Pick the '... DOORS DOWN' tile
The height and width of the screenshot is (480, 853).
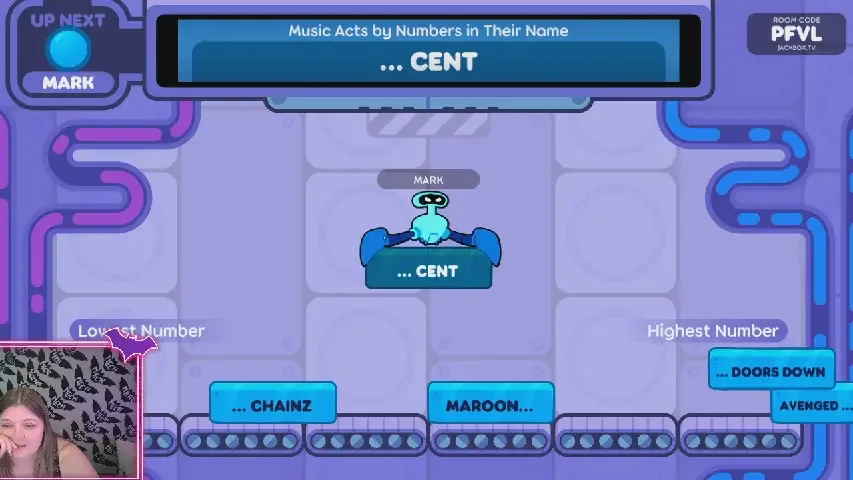(771, 372)
